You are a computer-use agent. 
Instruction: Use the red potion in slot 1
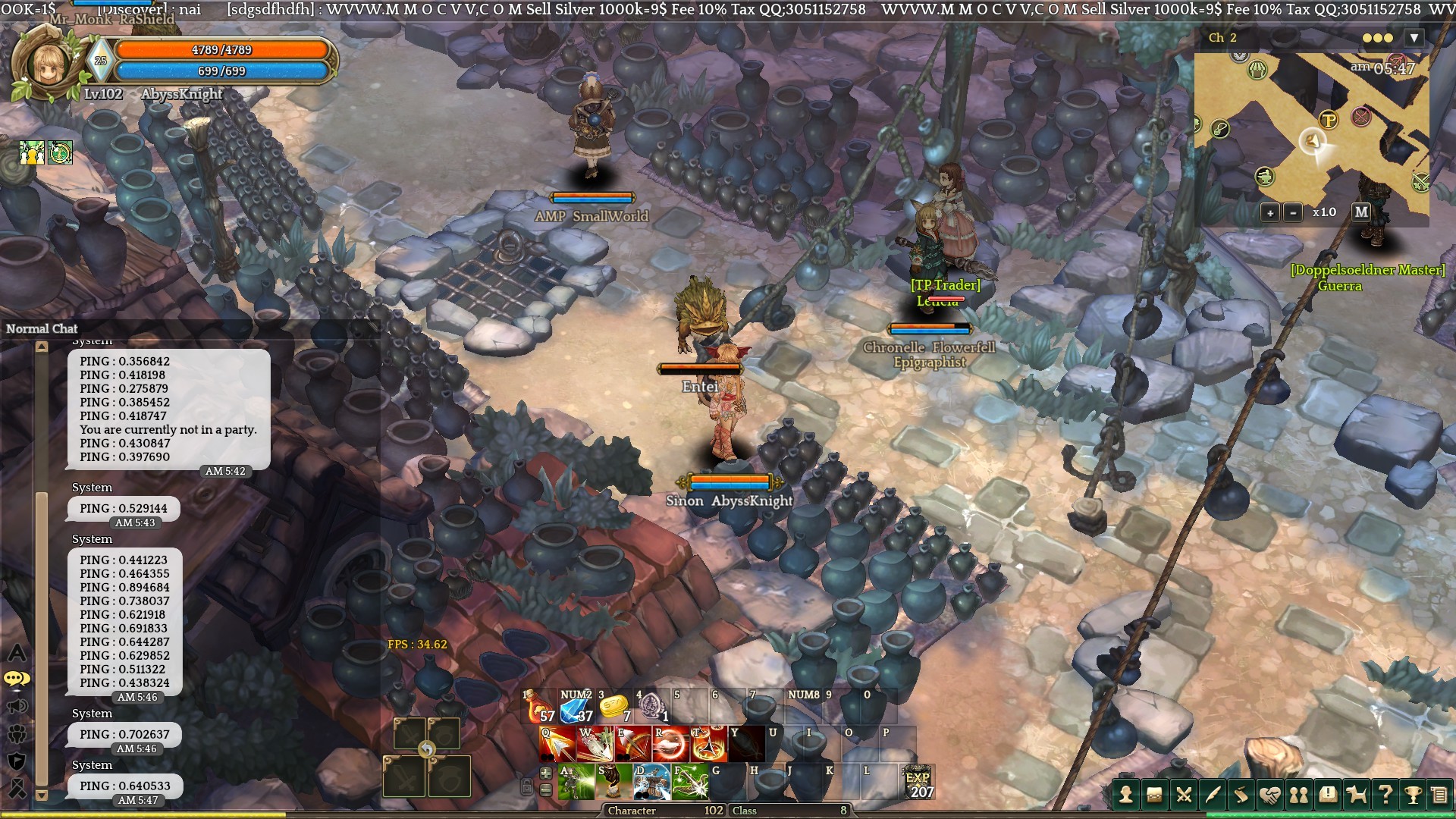click(x=539, y=706)
